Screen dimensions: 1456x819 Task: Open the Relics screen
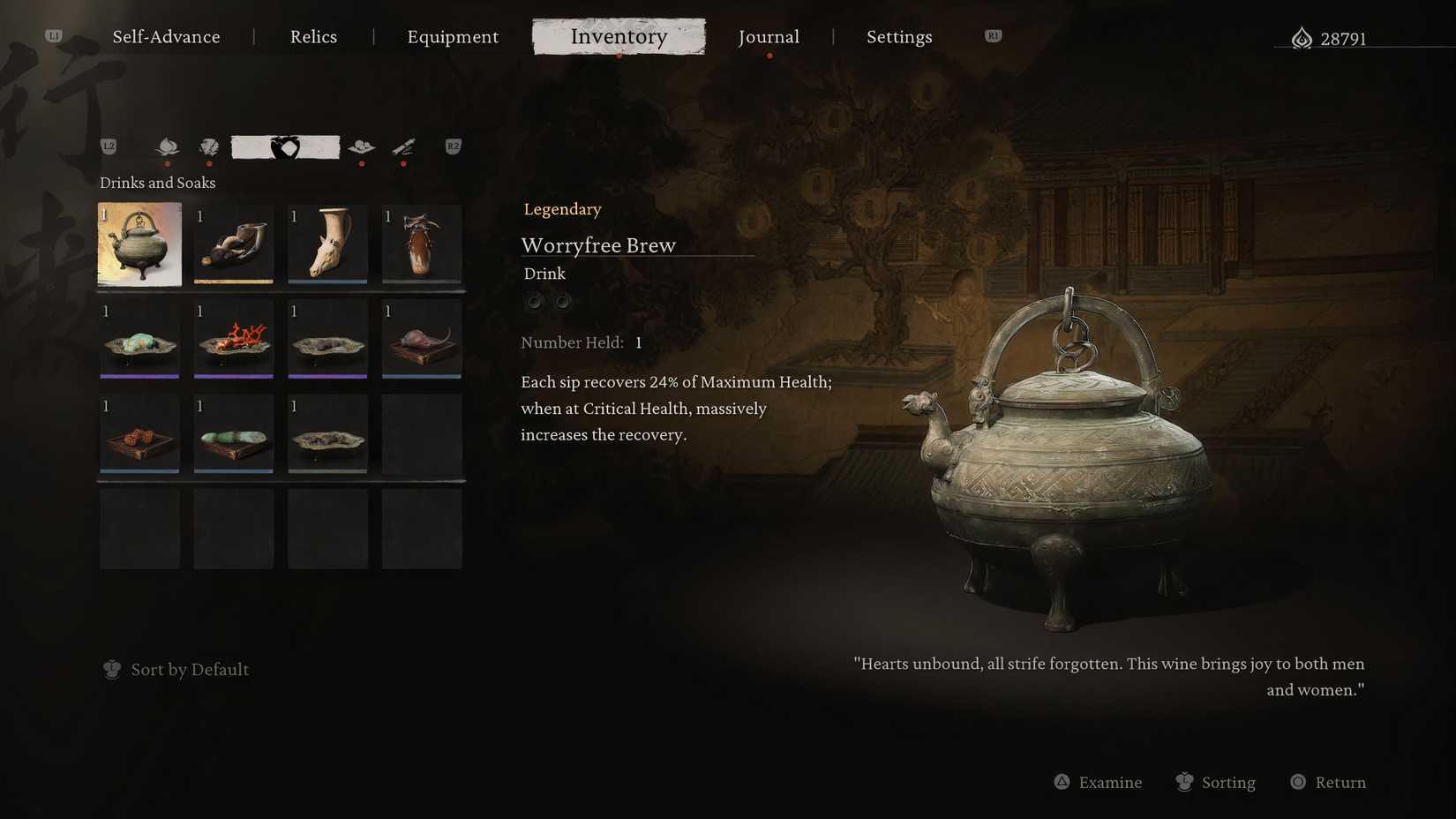pos(313,37)
